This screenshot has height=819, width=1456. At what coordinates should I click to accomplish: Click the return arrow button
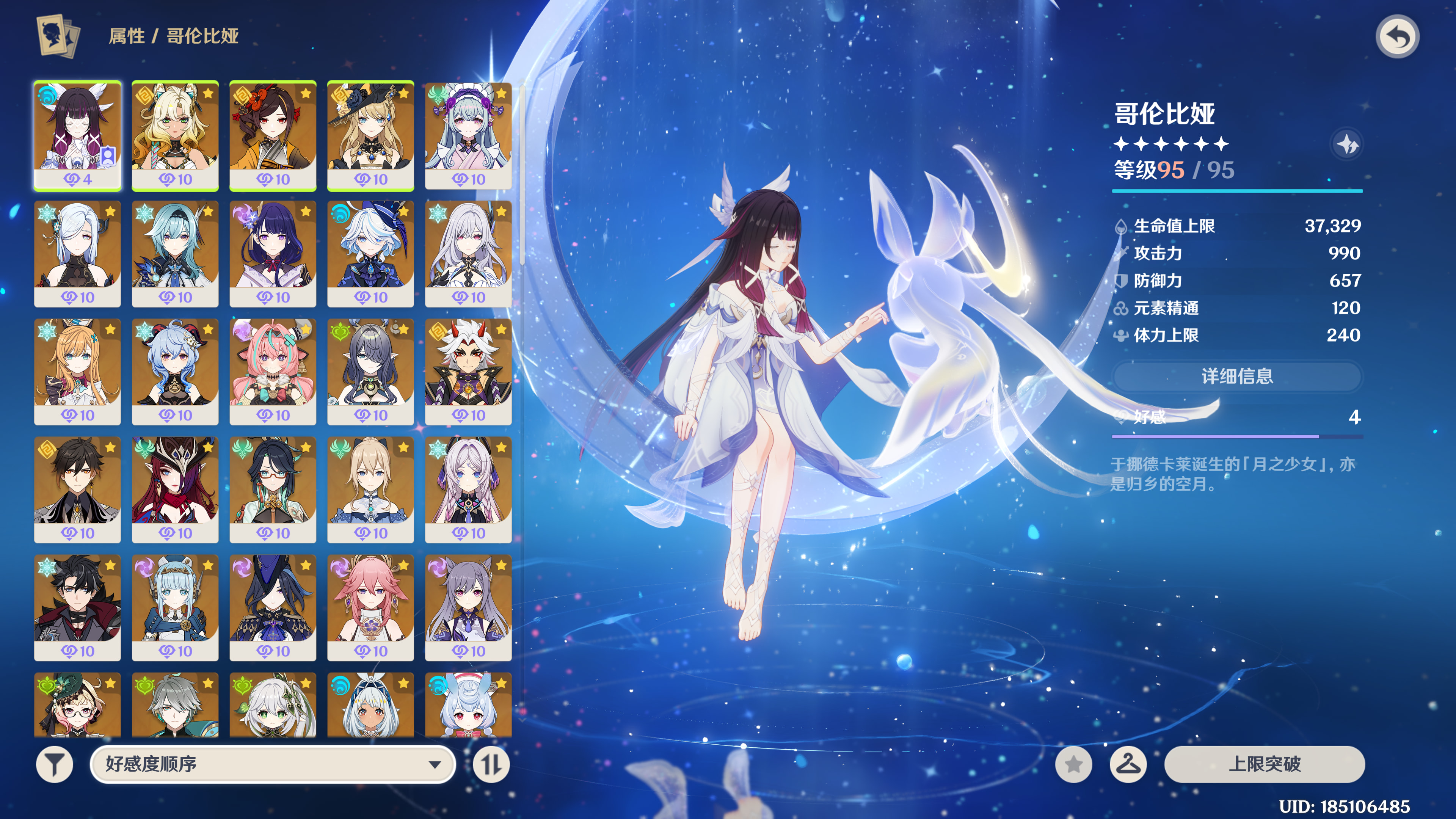pyautogui.click(x=1396, y=37)
